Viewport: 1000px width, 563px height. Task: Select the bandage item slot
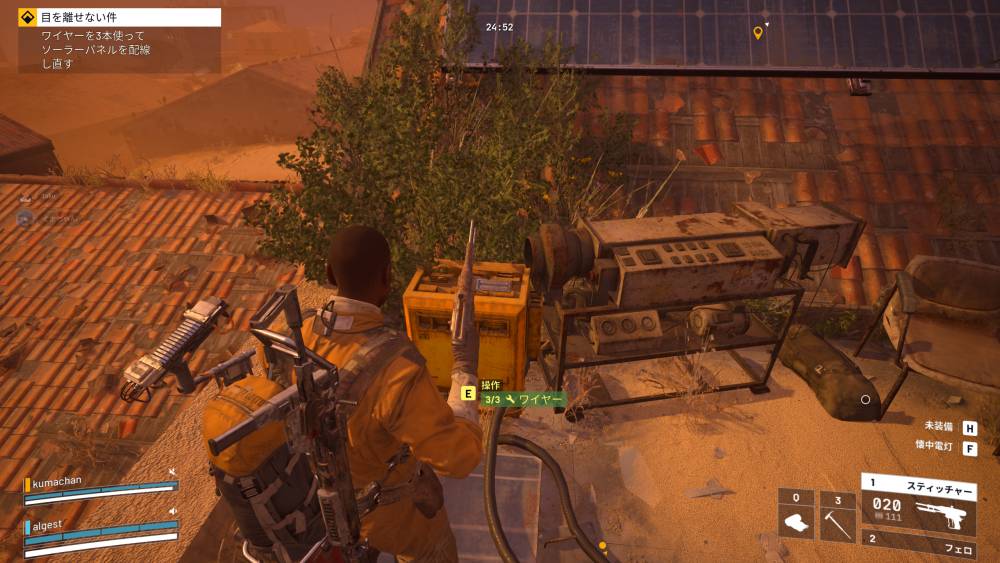[796, 516]
